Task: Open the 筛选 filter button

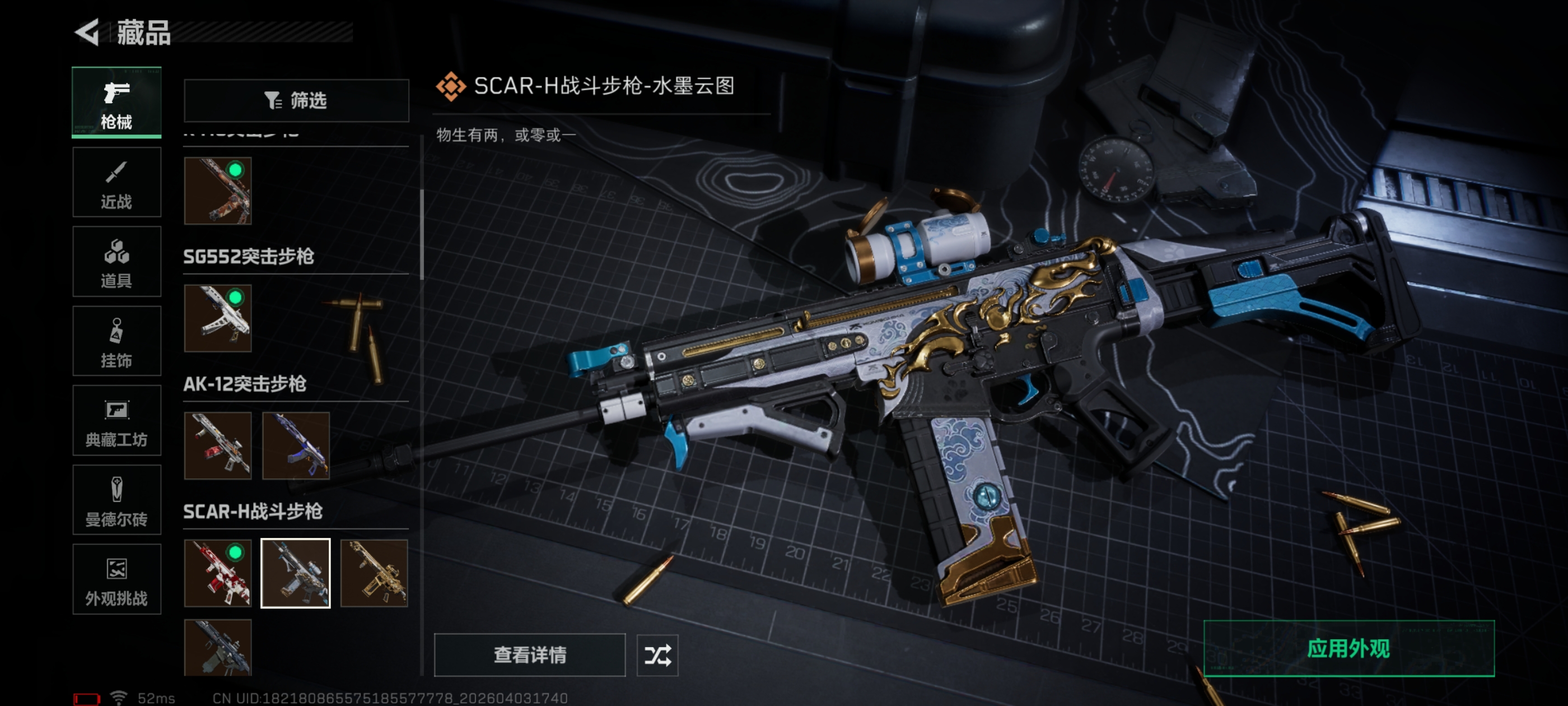Action: [296, 100]
